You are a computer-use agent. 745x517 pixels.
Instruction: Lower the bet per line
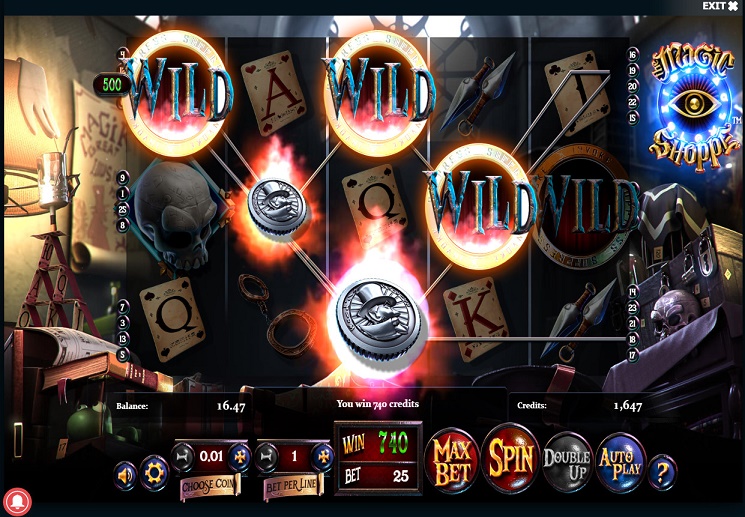click(265, 457)
